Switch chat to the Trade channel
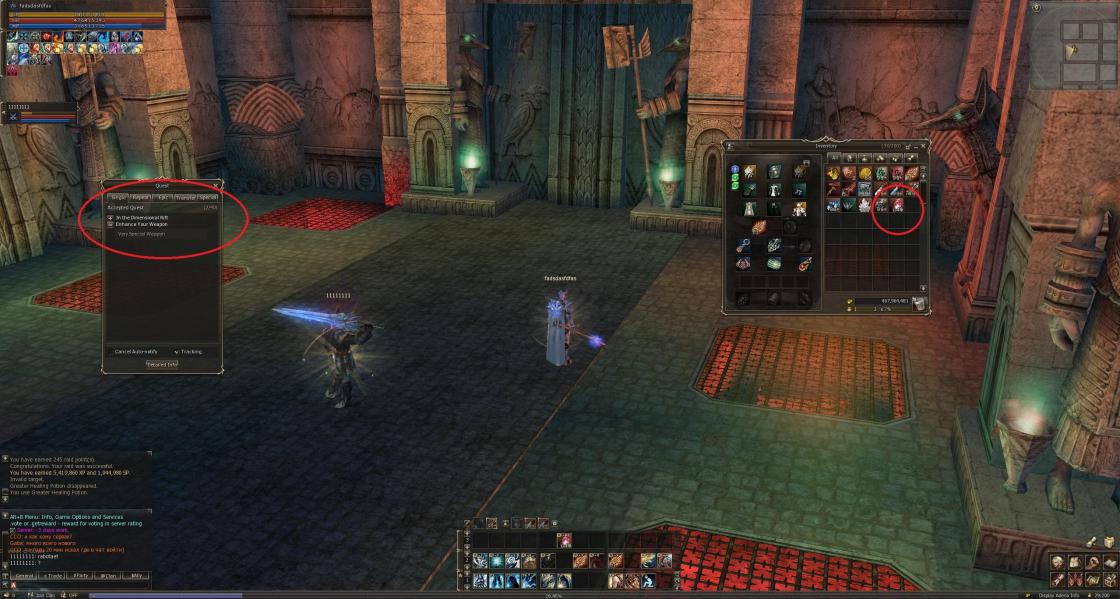The image size is (1120, 599). 52,576
